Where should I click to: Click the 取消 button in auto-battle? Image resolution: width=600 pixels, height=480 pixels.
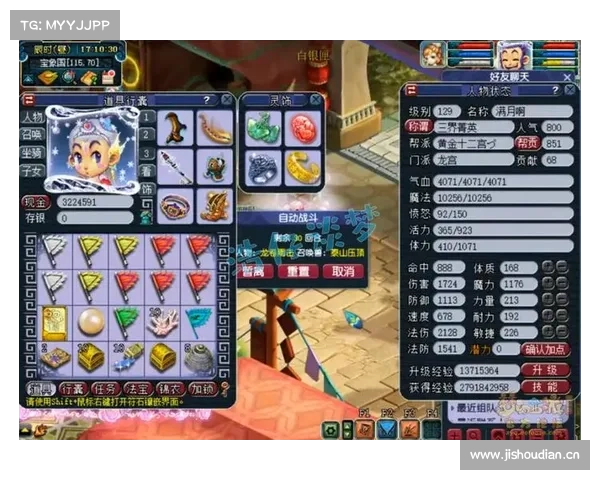342,271
